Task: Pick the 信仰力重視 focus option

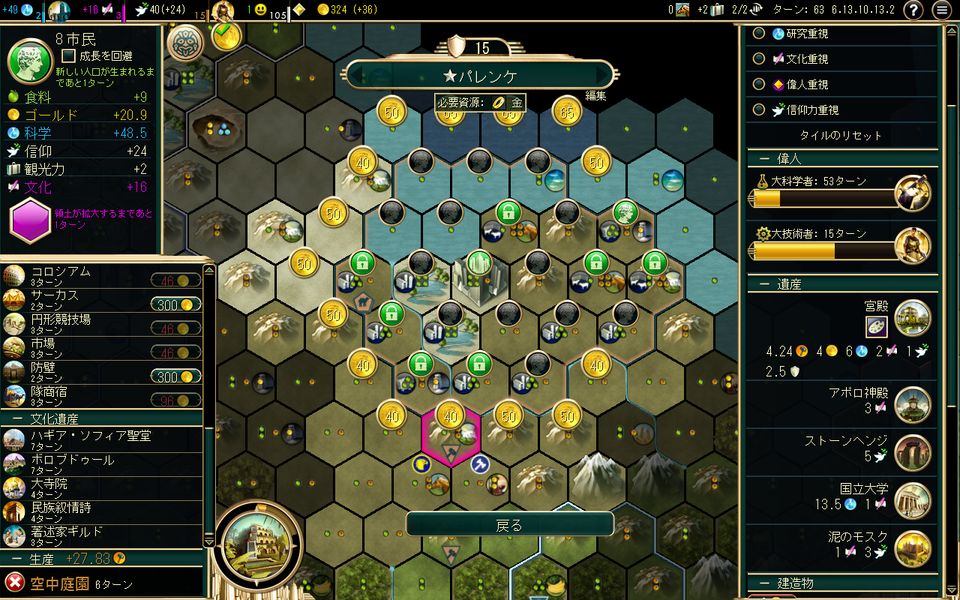Action: point(759,110)
